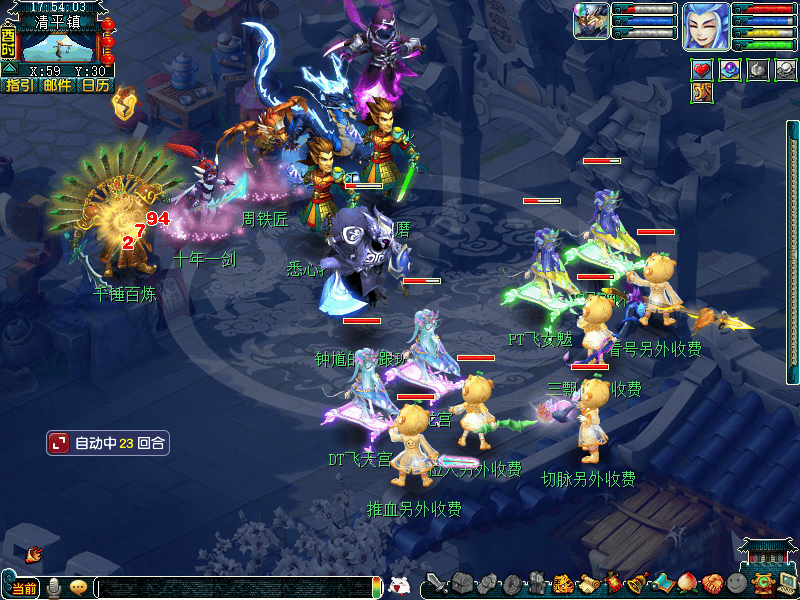The height and width of the screenshot is (600, 800).
Task: Click the peach icon in toolbar
Action: pos(687,584)
